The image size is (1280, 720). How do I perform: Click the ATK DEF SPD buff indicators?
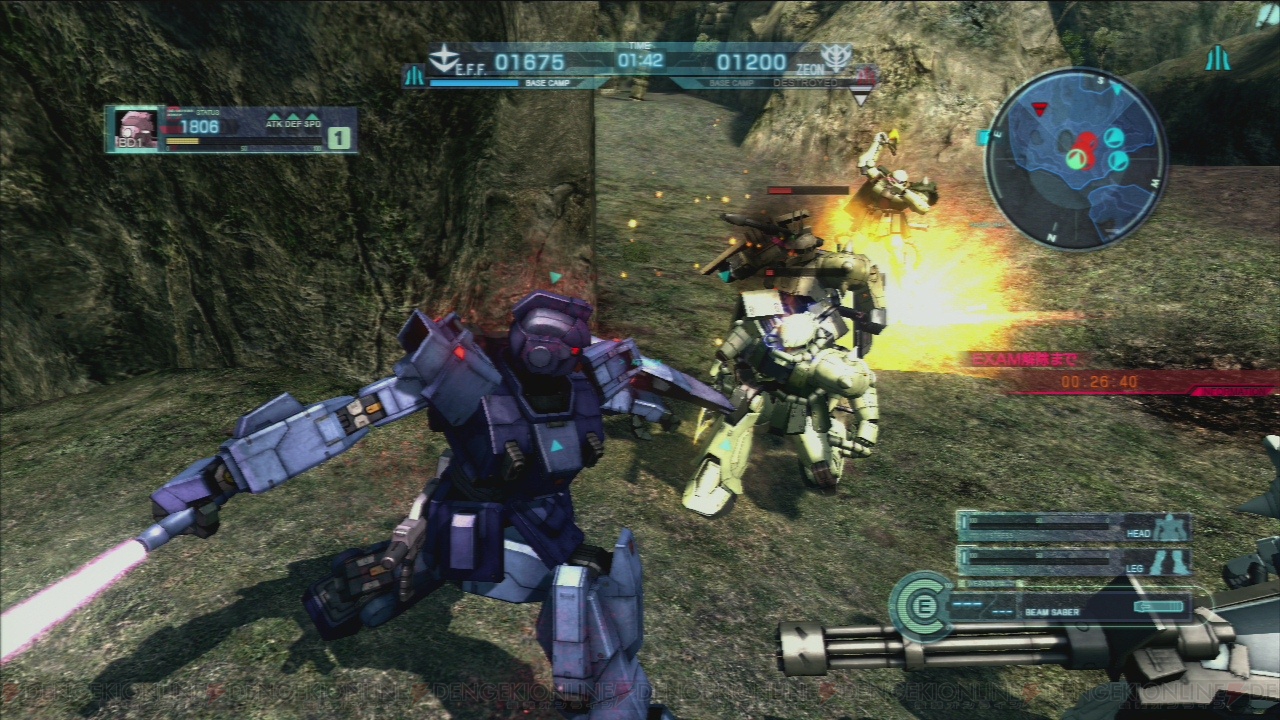pos(292,122)
